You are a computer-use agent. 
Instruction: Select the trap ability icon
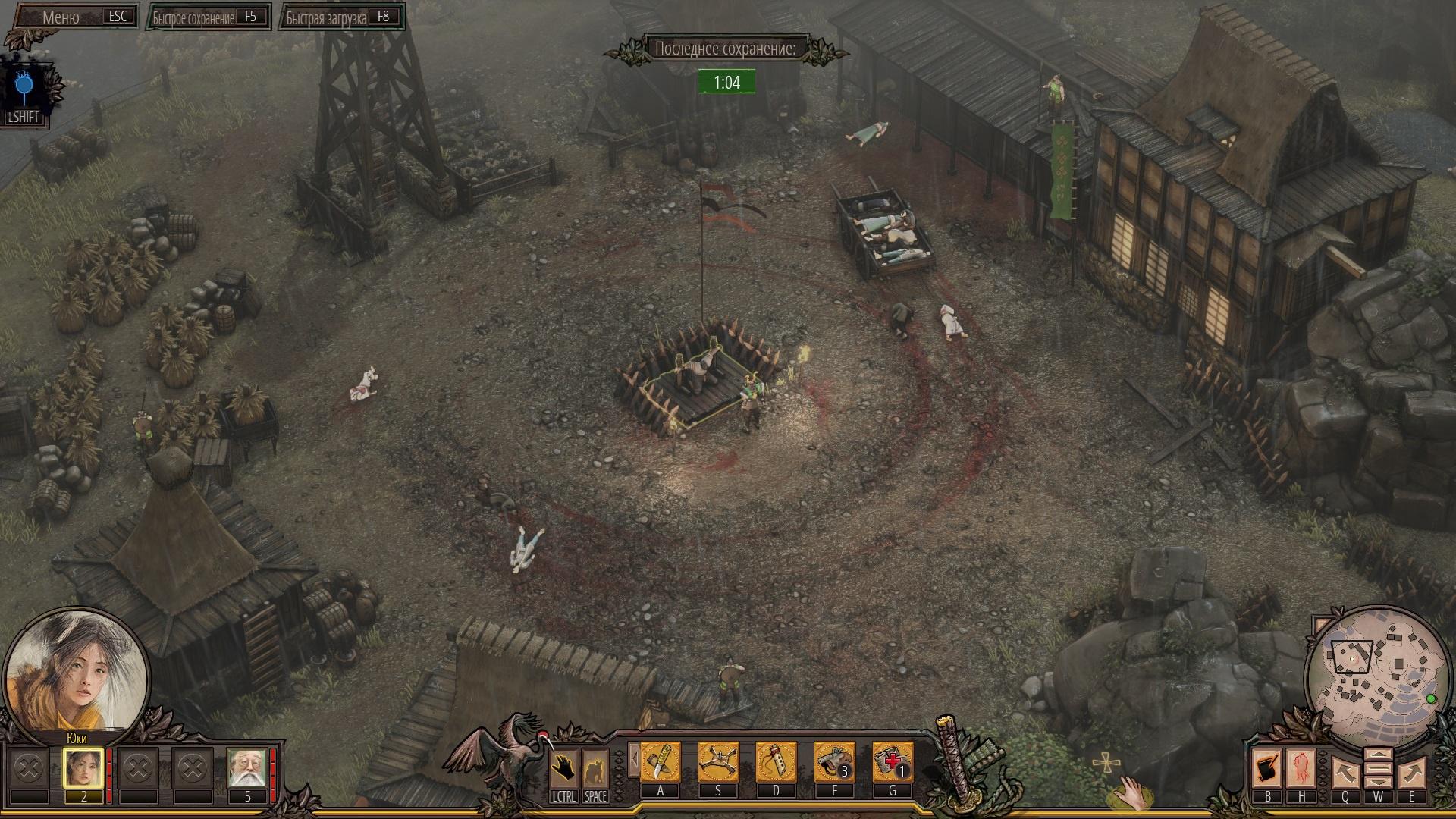(x=718, y=761)
